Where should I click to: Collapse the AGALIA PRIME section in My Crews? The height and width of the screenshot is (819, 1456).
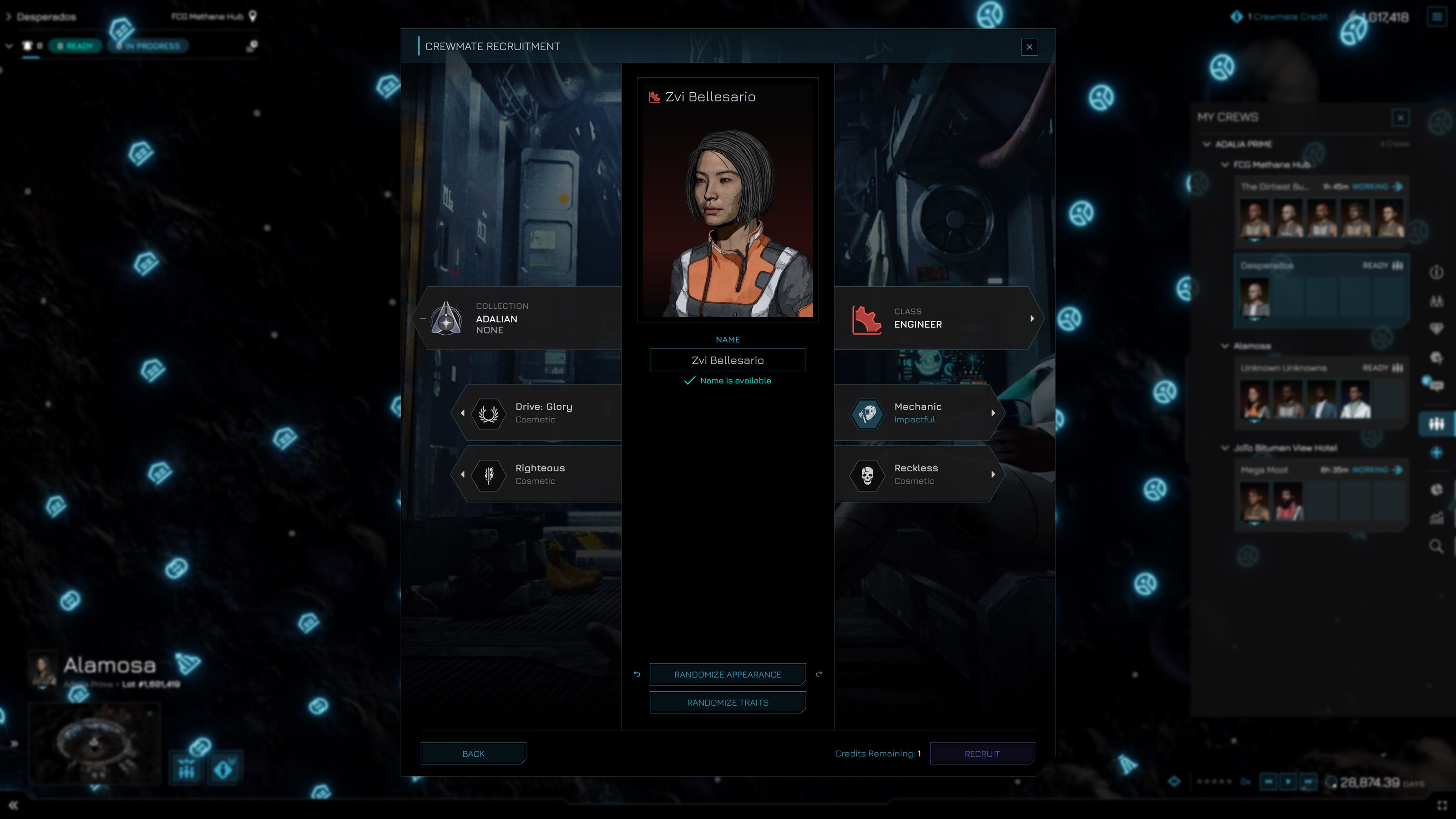click(x=1206, y=144)
